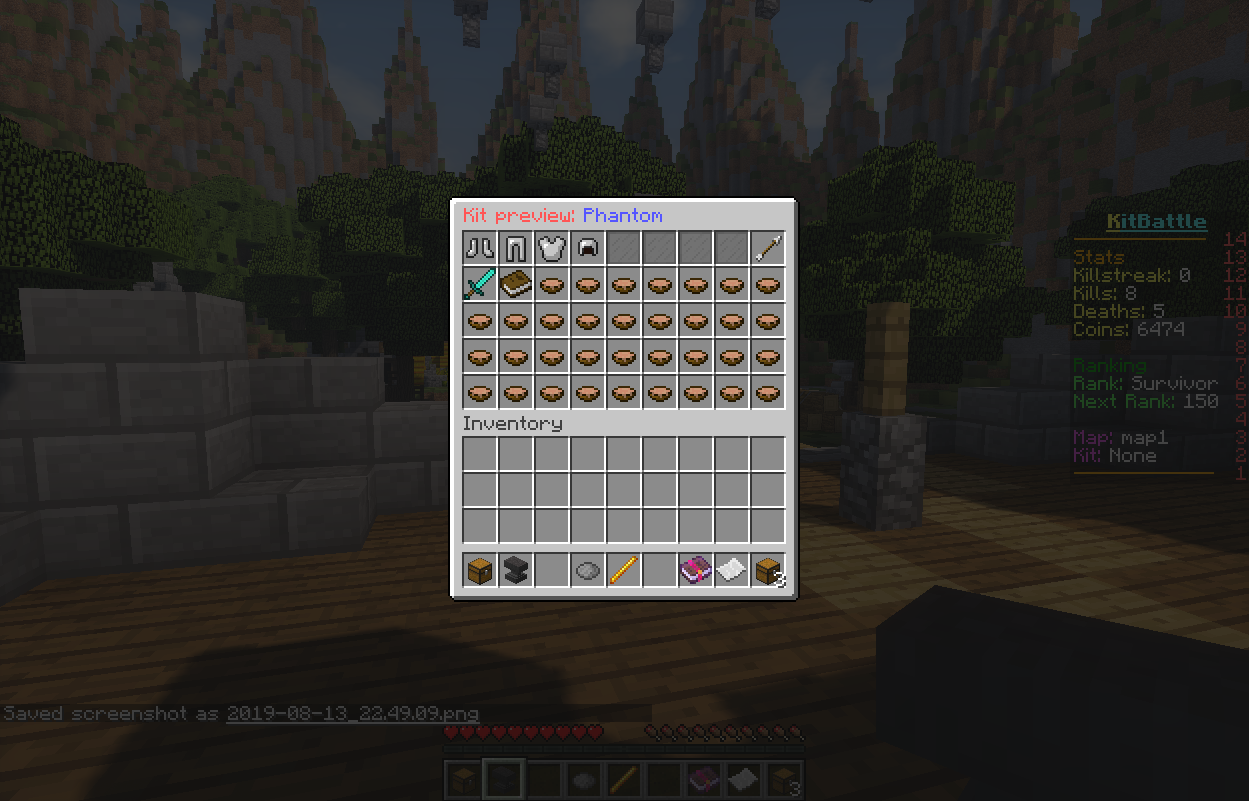Select the brown book beside the diamond sword
This screenshot has width=1249, height=801.
coord(516,285)
